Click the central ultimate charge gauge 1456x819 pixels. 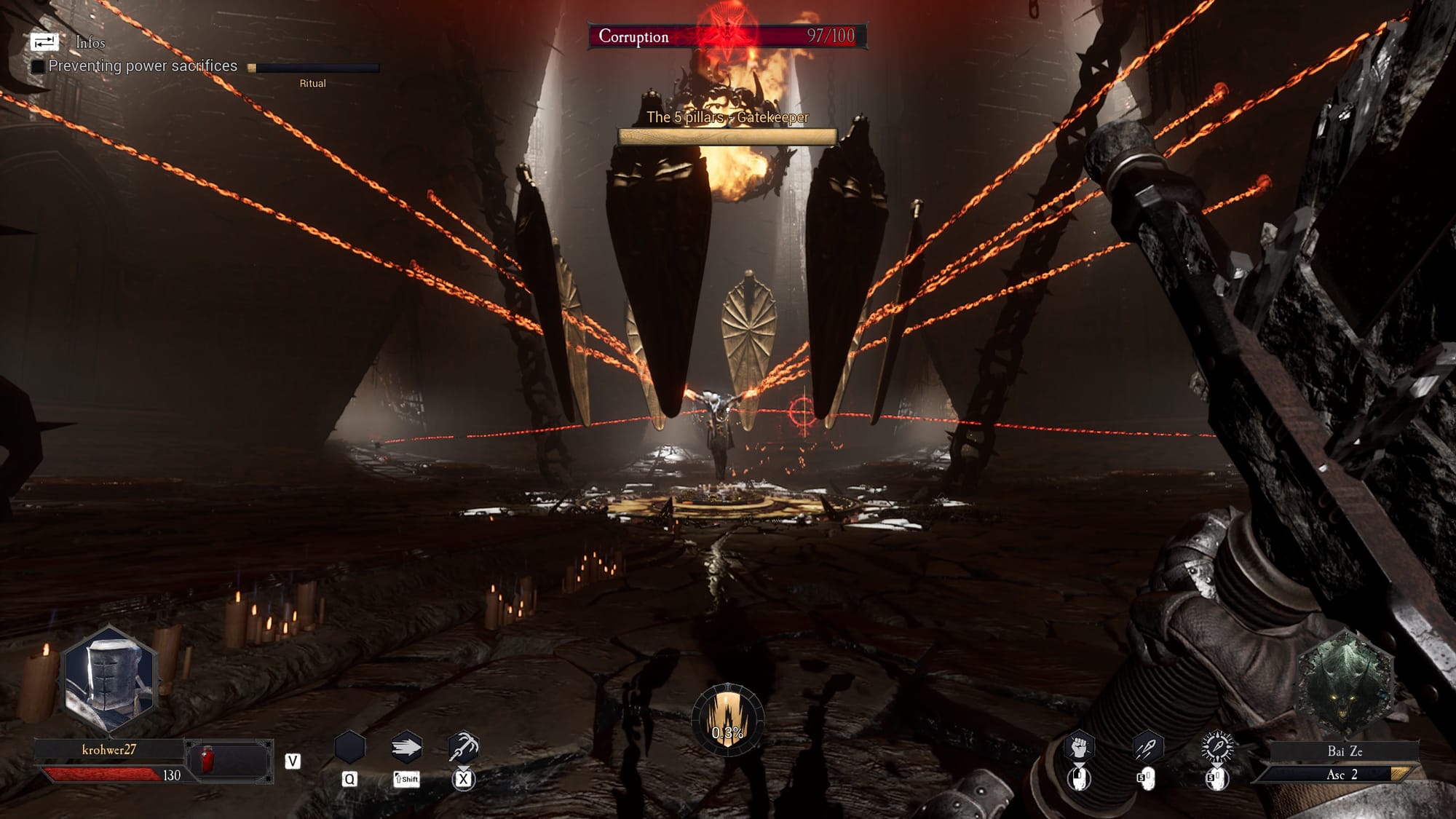(x=727, y=719)
